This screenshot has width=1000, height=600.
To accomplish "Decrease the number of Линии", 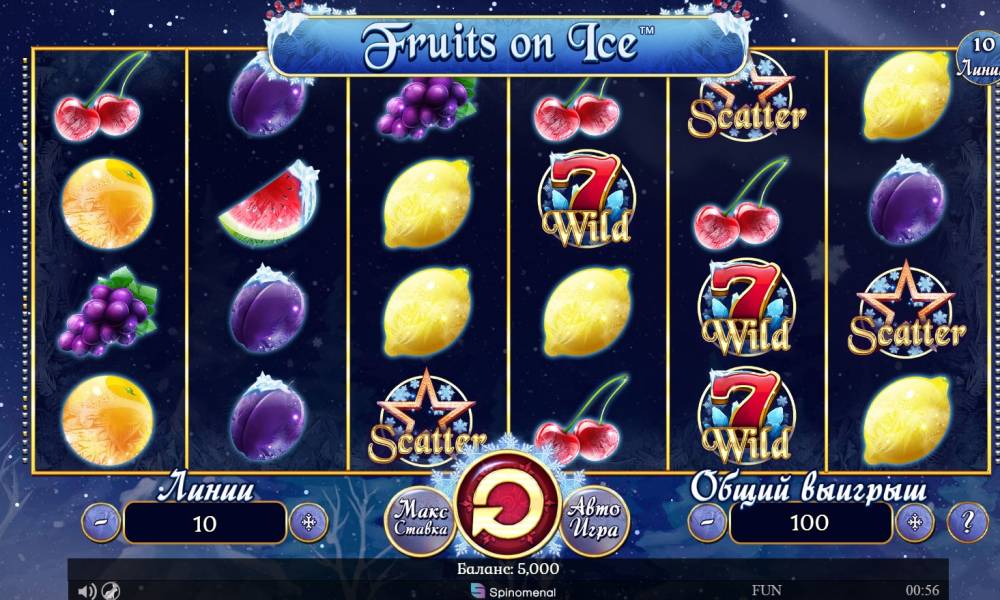I will (x=101, y=522).
